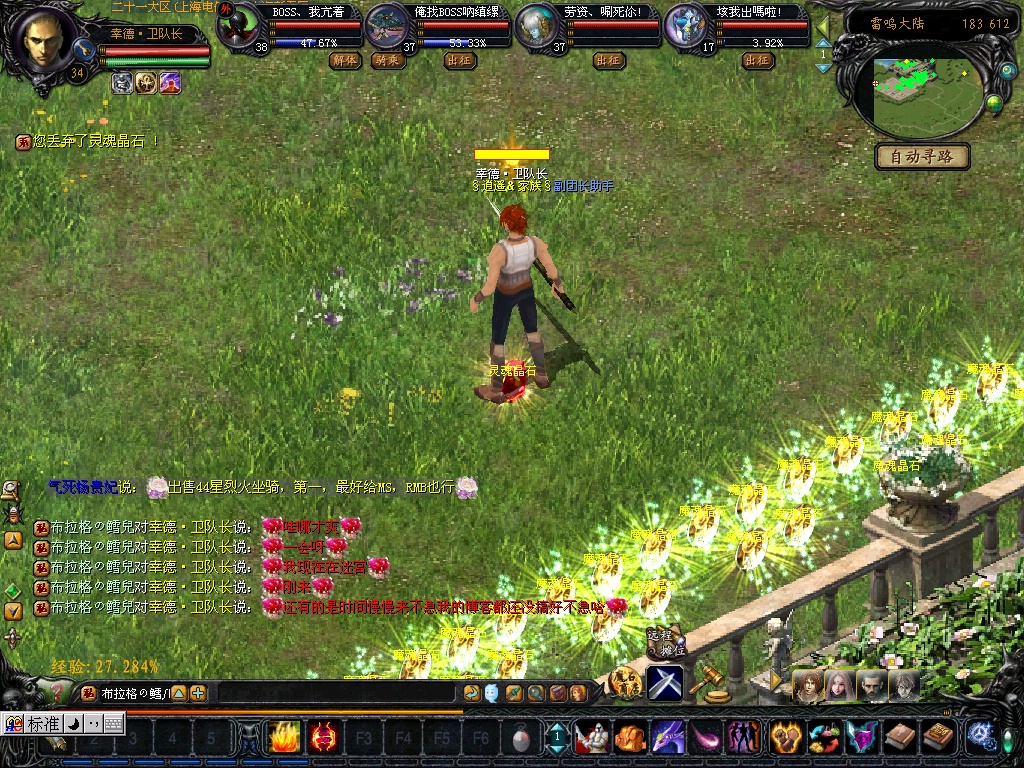Send out the pet 劳资、喝死你!
1024x768 pixels.
[608, 60]
